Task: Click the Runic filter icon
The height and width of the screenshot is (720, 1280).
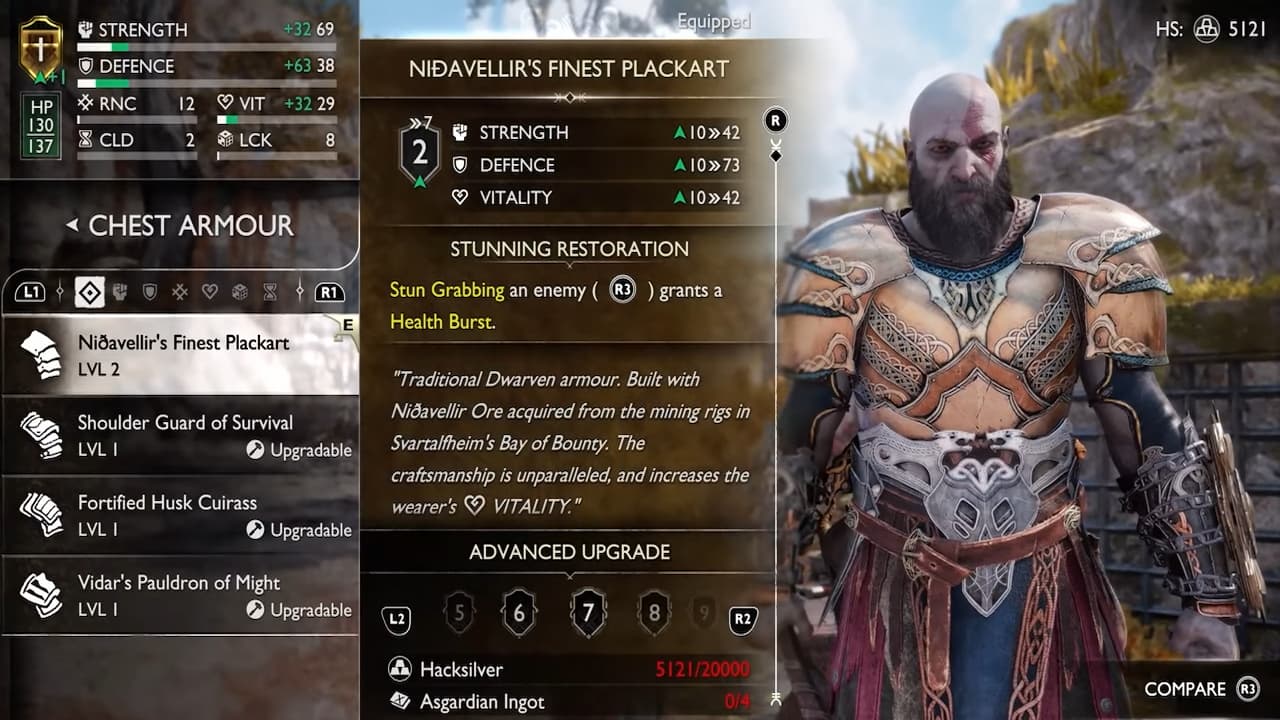Action: pos(180,292)
